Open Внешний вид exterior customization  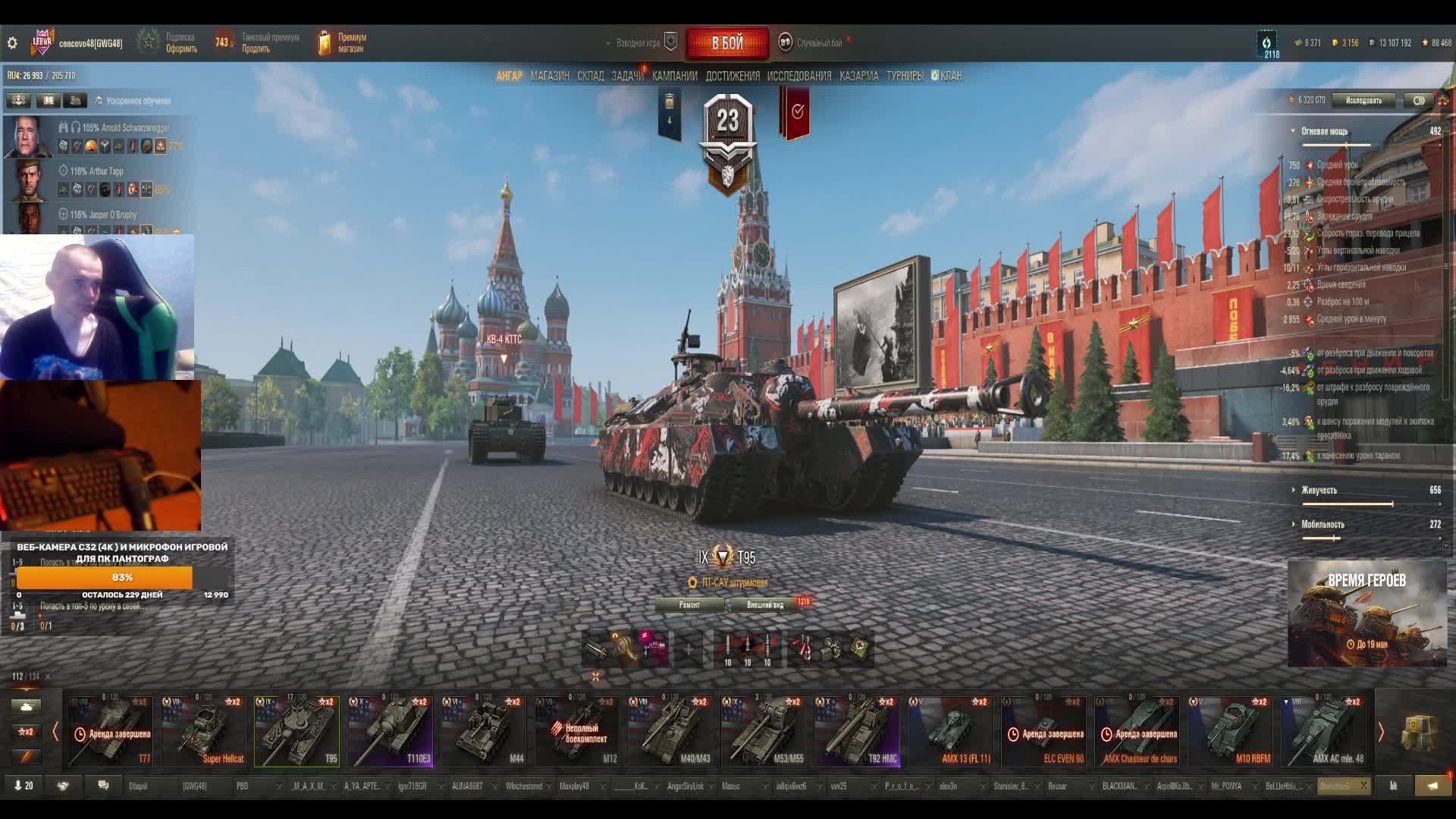(765, 604)
